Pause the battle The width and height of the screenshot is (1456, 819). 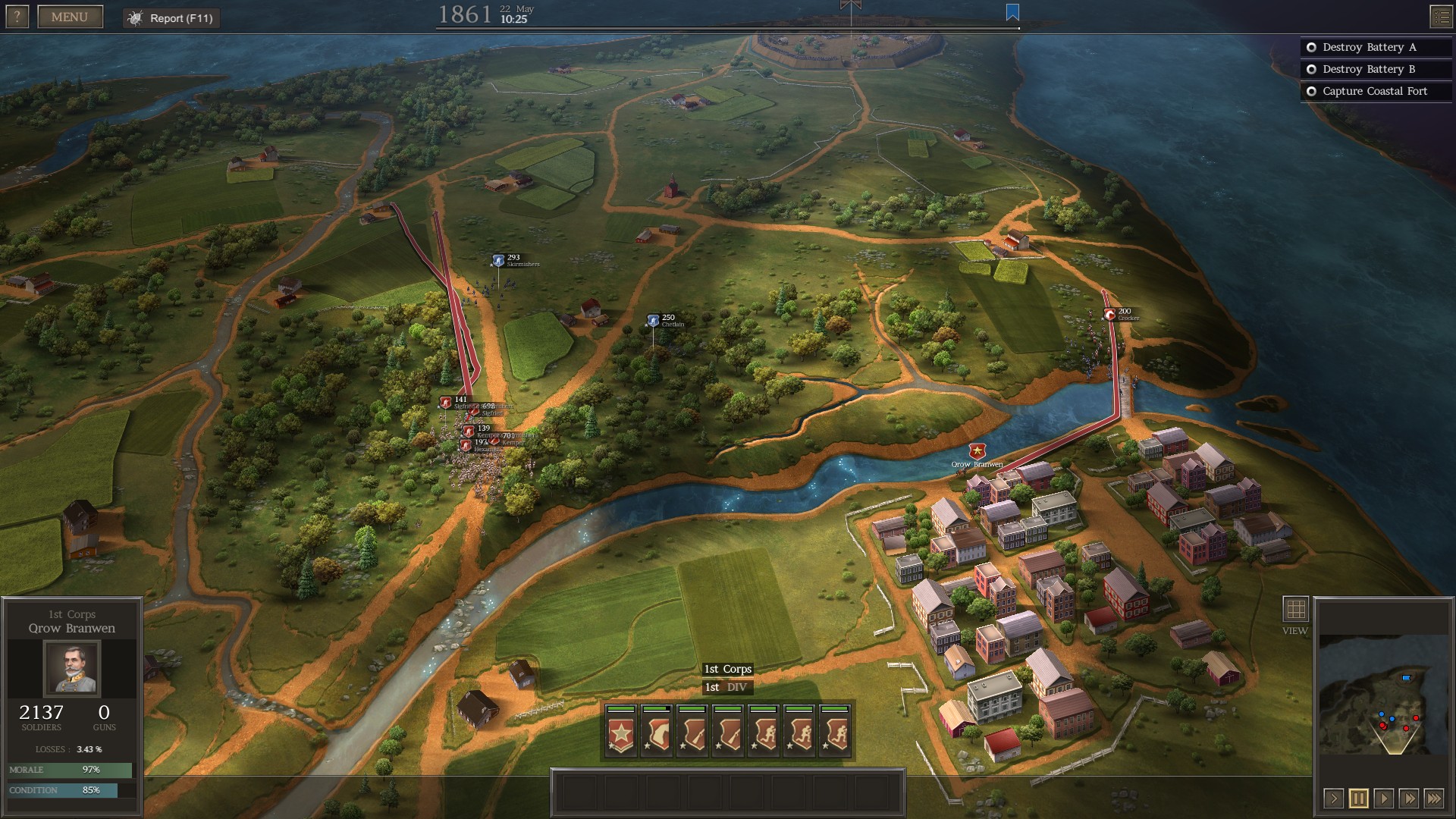click(1358, 798)
